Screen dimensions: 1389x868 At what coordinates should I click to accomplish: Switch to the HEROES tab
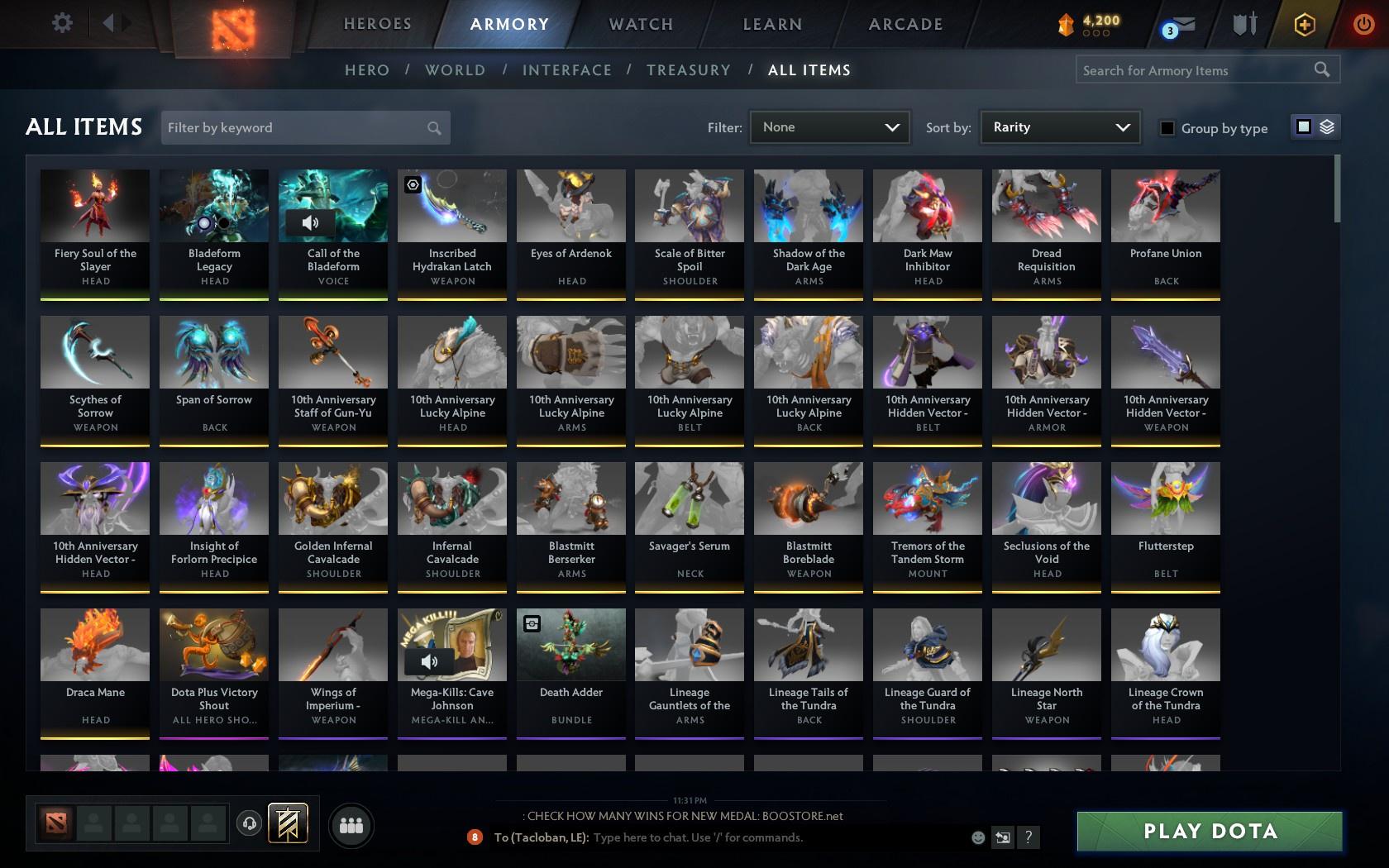point(377,24)
